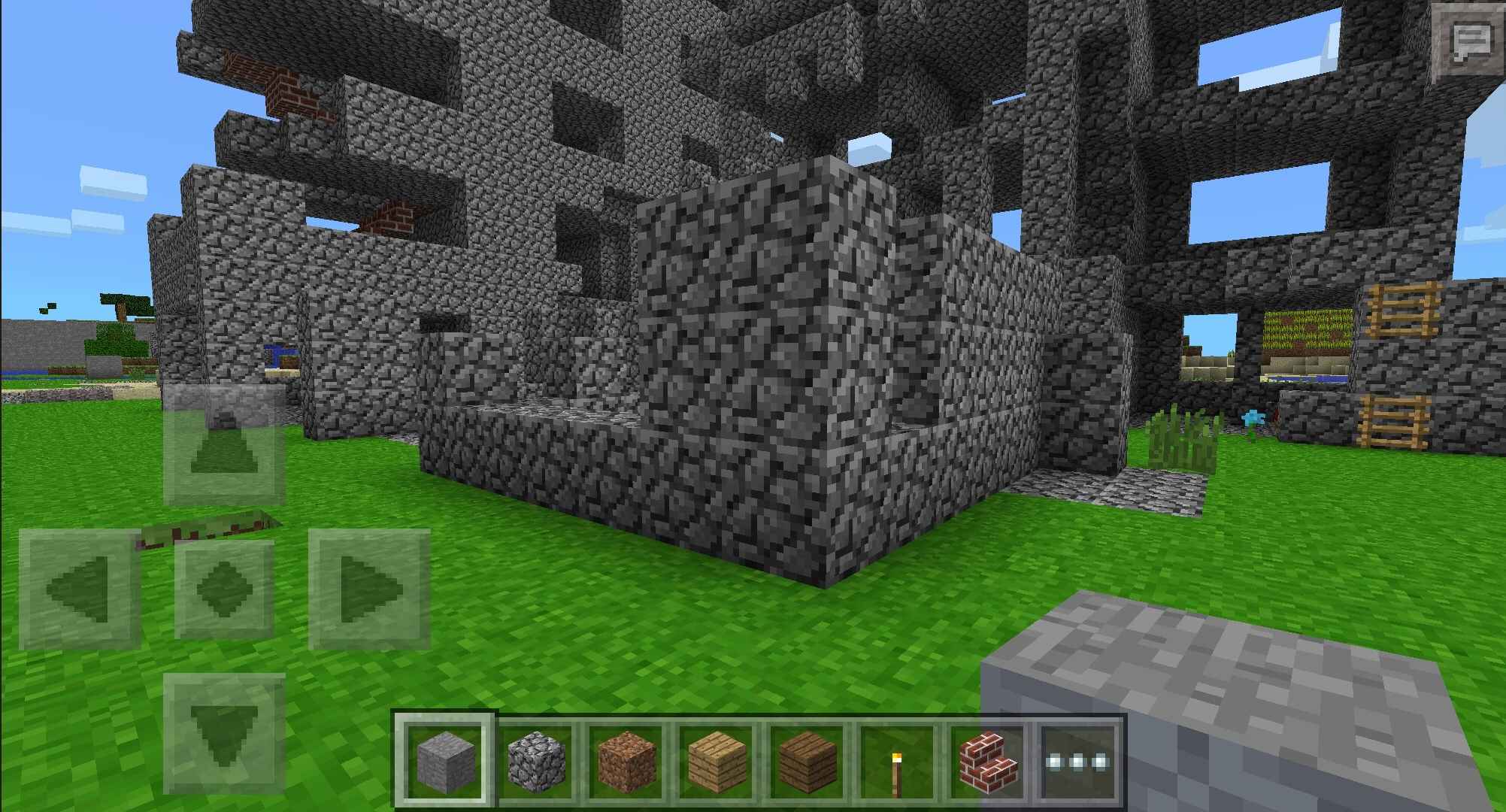Viewport: 1506px width, 812px height.
Task: Tap the diamond jump button
Action: [x=224, y=589]
